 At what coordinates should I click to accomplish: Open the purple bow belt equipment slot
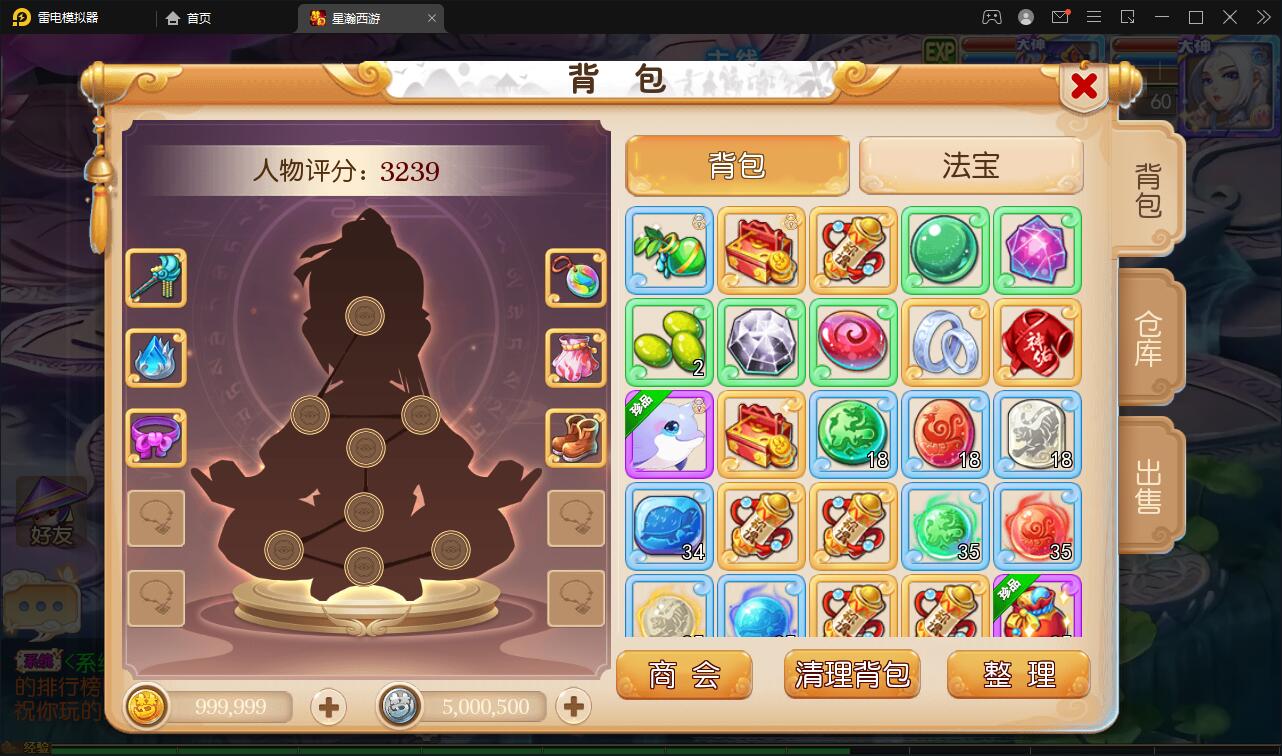[156, 439]
